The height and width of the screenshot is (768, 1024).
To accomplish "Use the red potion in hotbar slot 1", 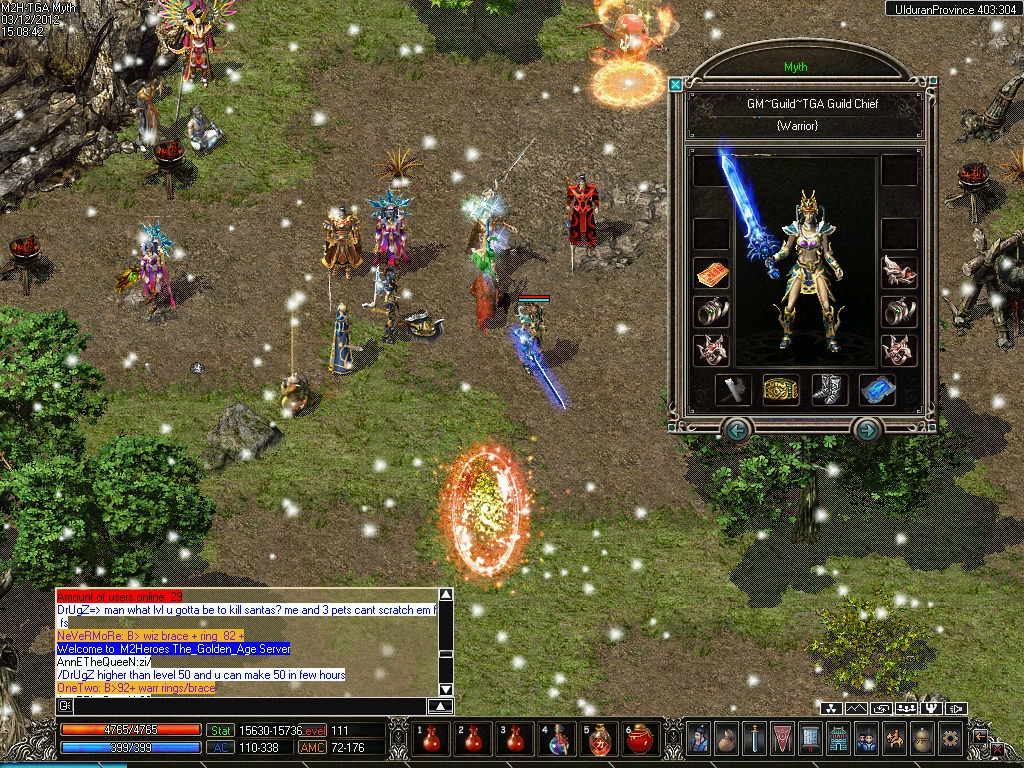I will point(434,740).
